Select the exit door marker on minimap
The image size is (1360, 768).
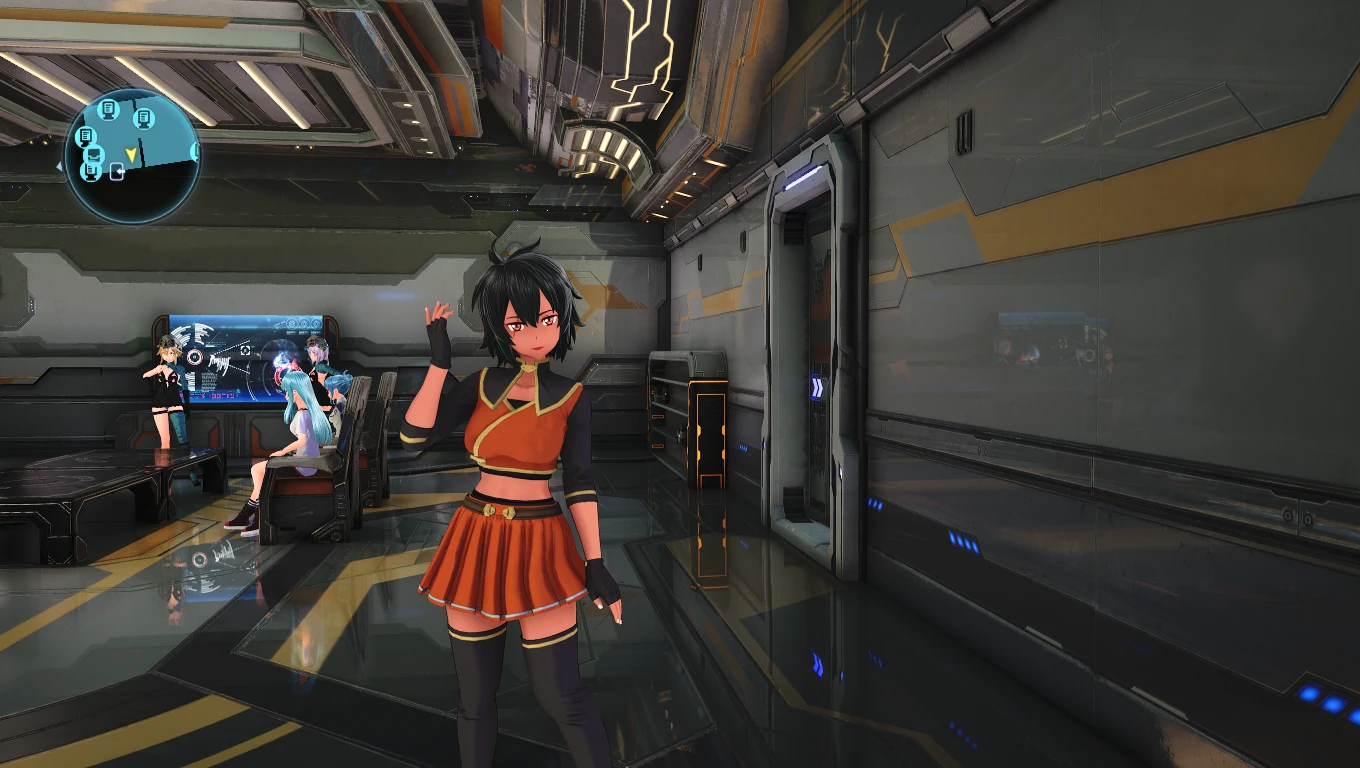tap(118, 173)
